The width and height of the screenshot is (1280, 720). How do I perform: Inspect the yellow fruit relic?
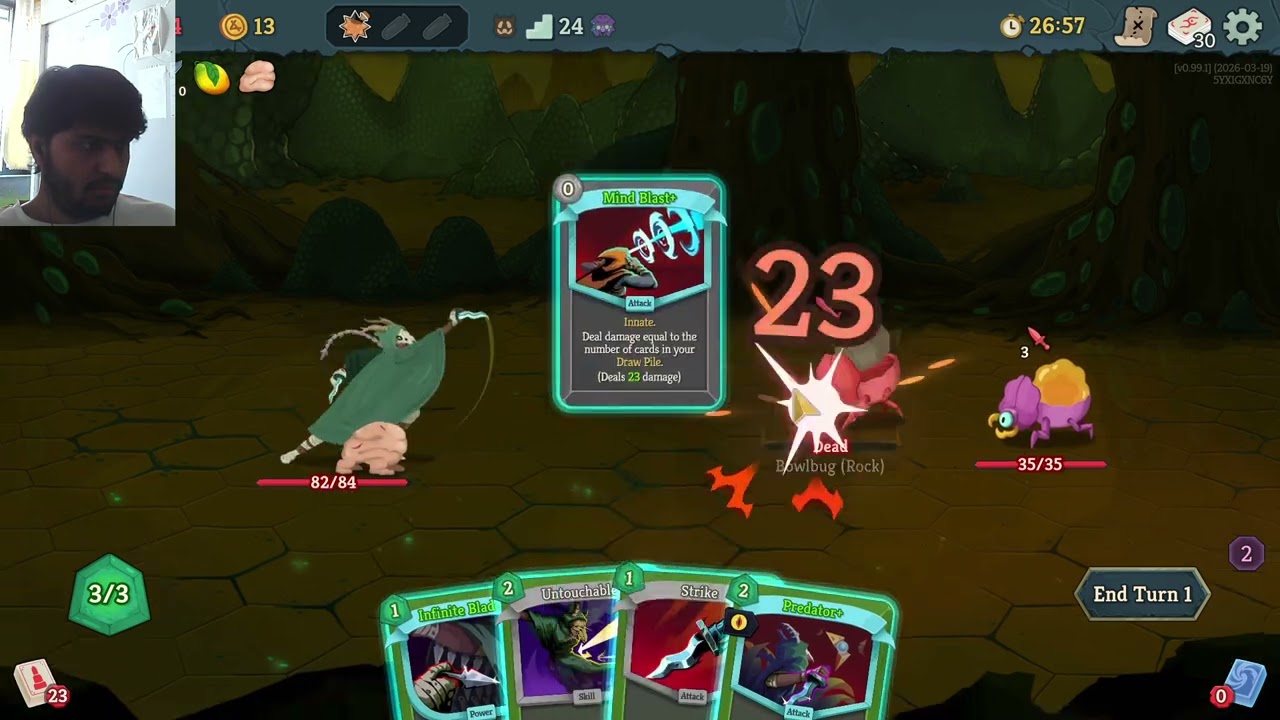click(x=212, y=78)
